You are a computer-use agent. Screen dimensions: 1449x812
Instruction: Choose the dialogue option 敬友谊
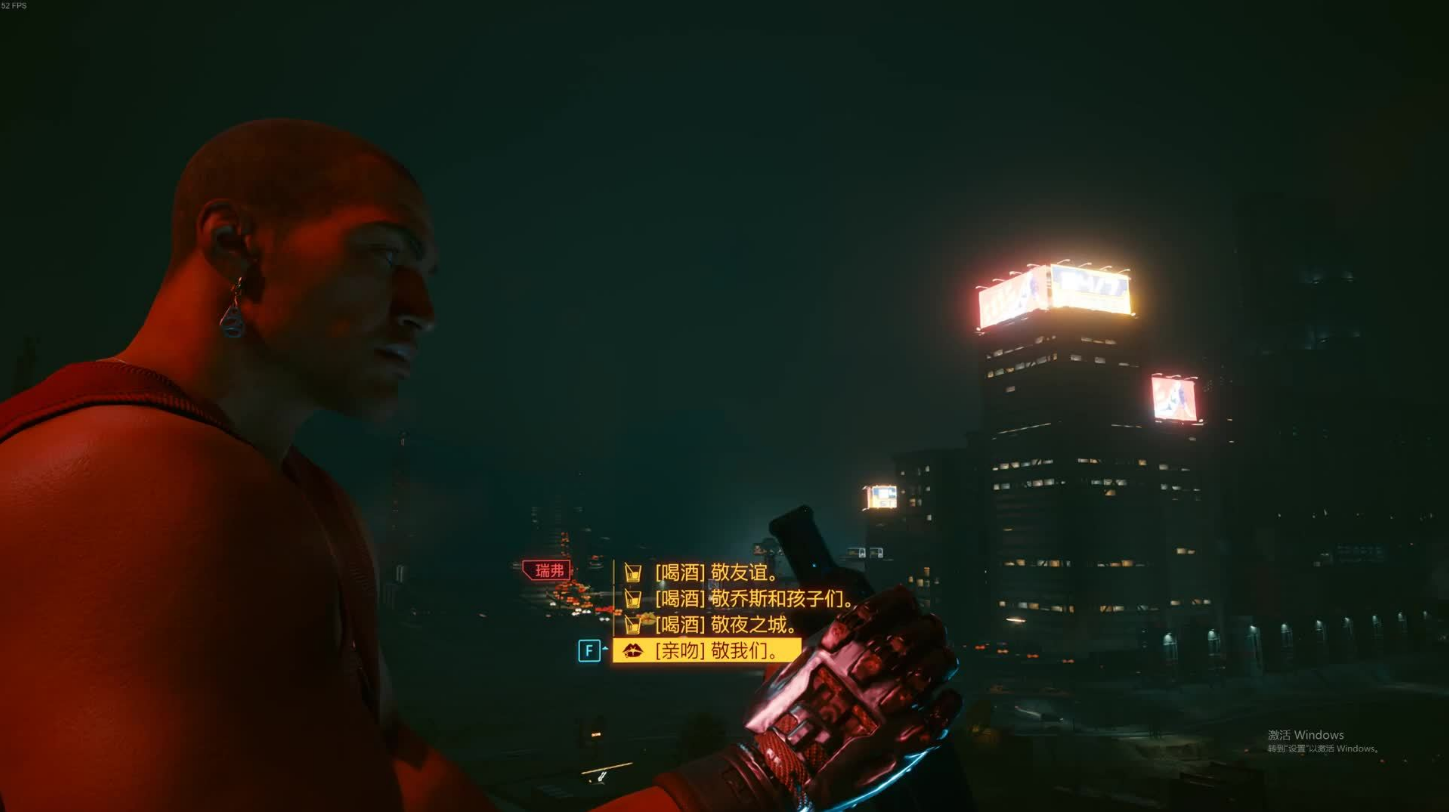716,573
